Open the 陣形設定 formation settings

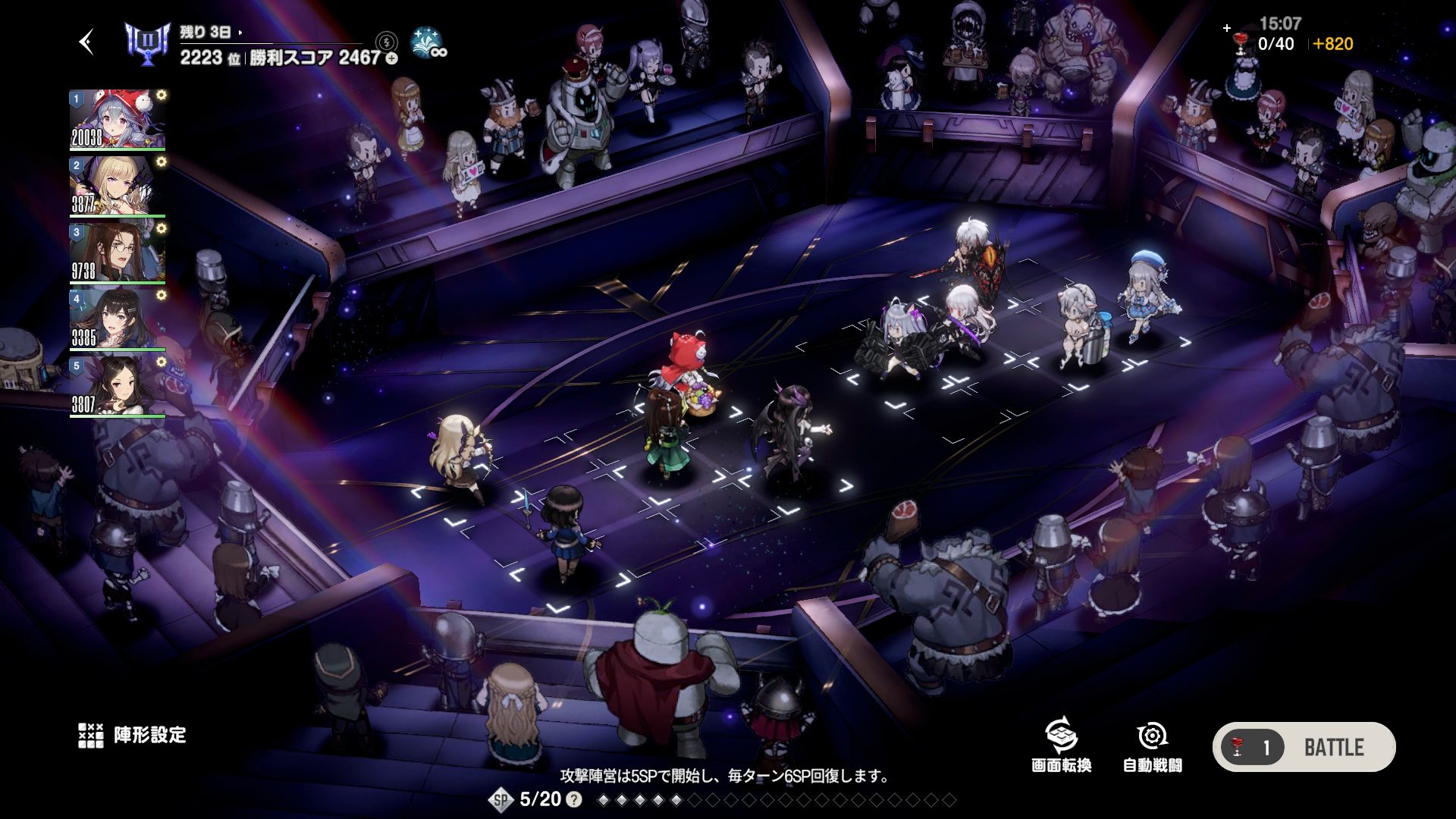[x=133, y=735]
